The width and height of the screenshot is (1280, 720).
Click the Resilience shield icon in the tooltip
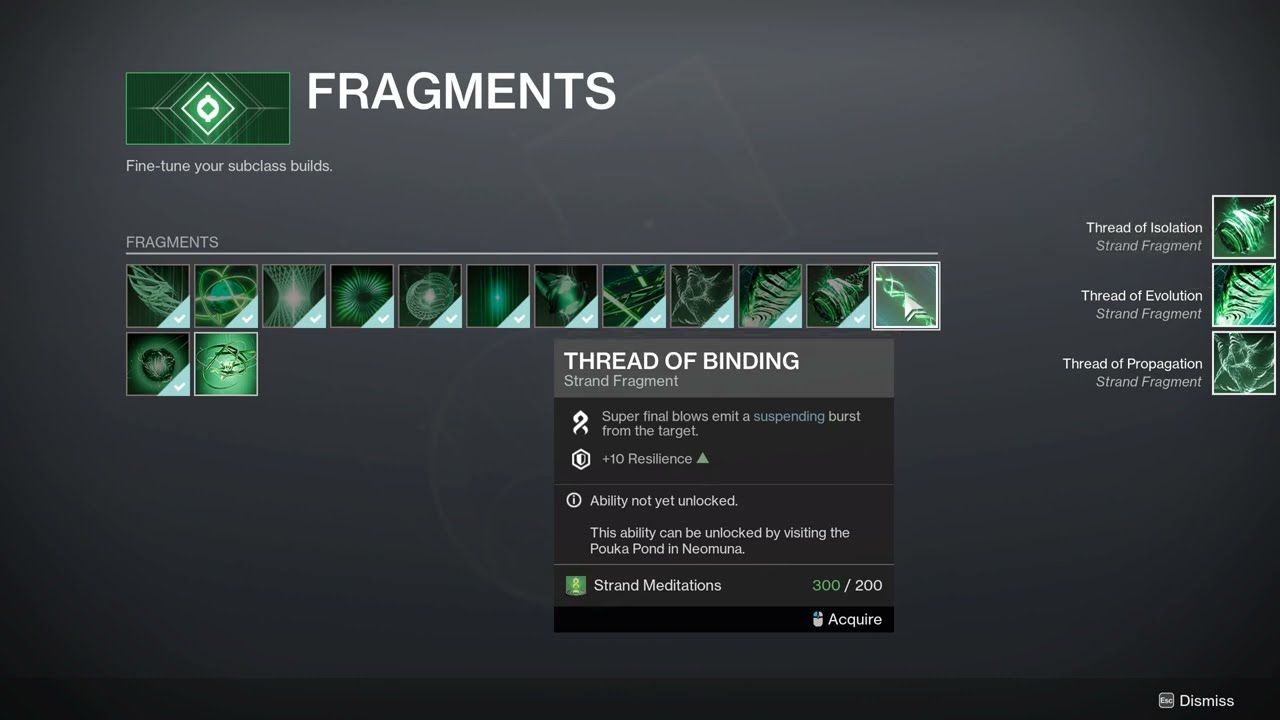[x=580, y=459]
